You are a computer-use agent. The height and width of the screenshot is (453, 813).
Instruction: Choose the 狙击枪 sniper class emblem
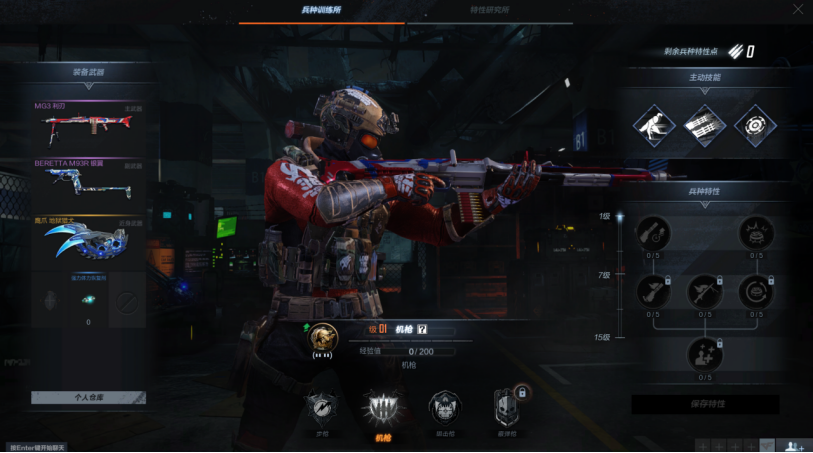(445, 408)
